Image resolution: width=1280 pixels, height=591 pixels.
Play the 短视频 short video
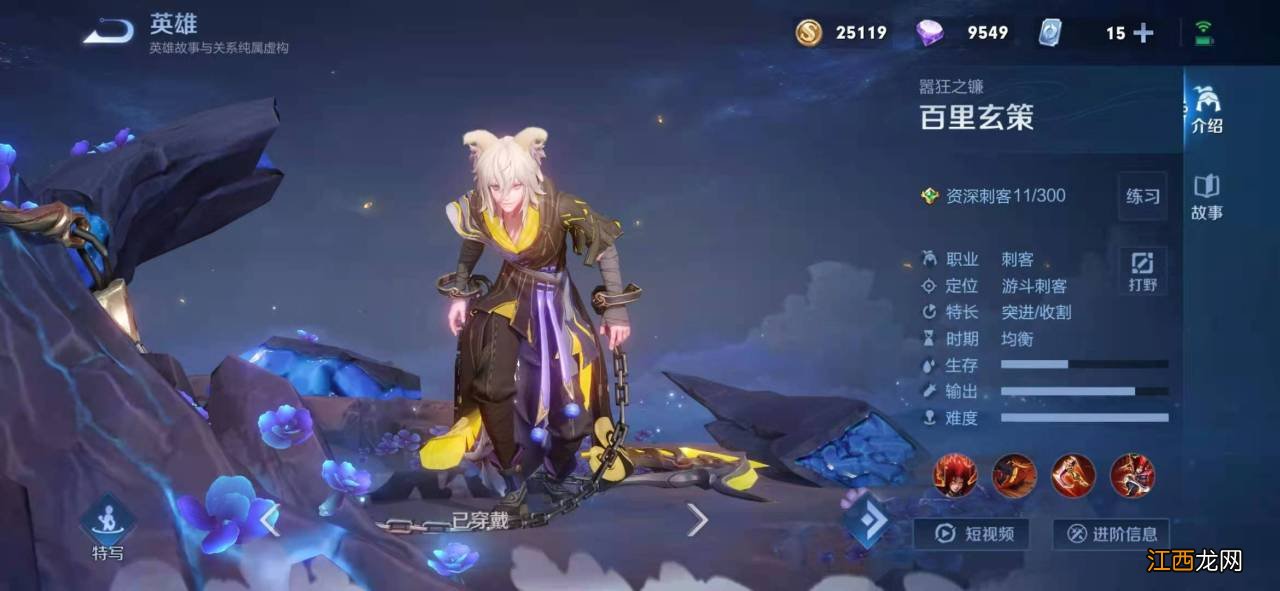(971, 534)
